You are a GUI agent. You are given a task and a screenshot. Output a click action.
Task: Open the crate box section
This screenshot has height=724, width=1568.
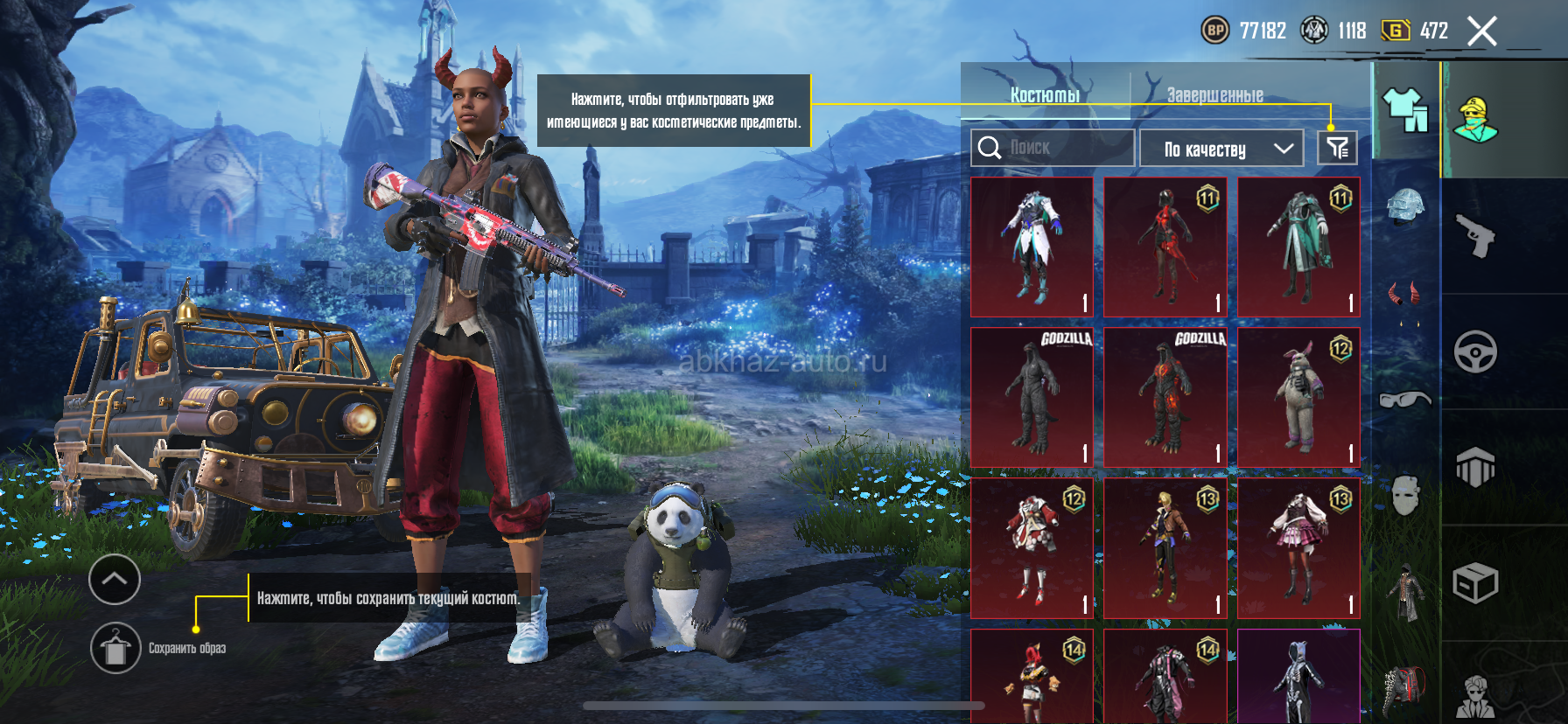[1476, 583]
